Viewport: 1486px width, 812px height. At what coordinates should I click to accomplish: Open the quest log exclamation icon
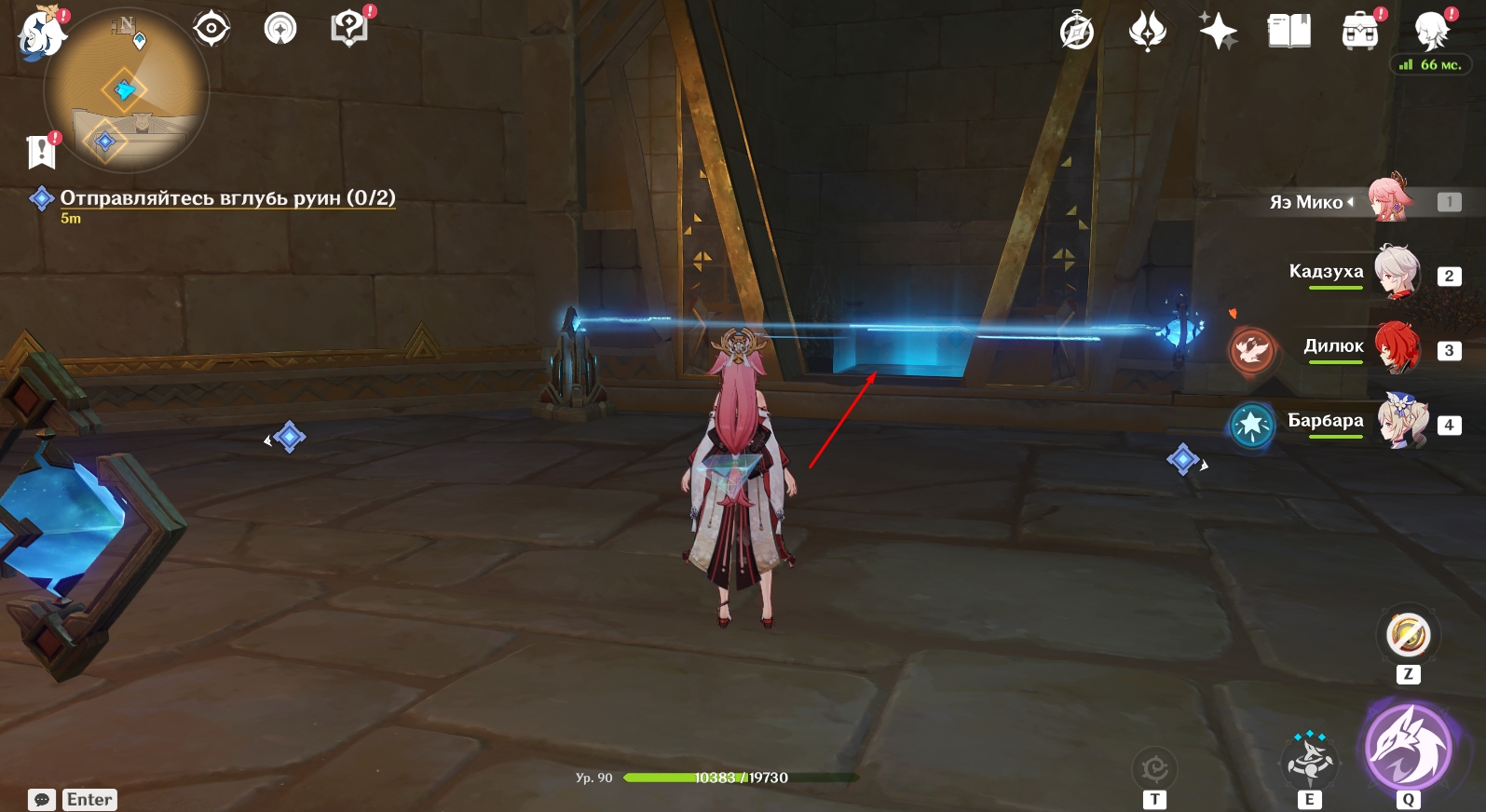[42, 151]
